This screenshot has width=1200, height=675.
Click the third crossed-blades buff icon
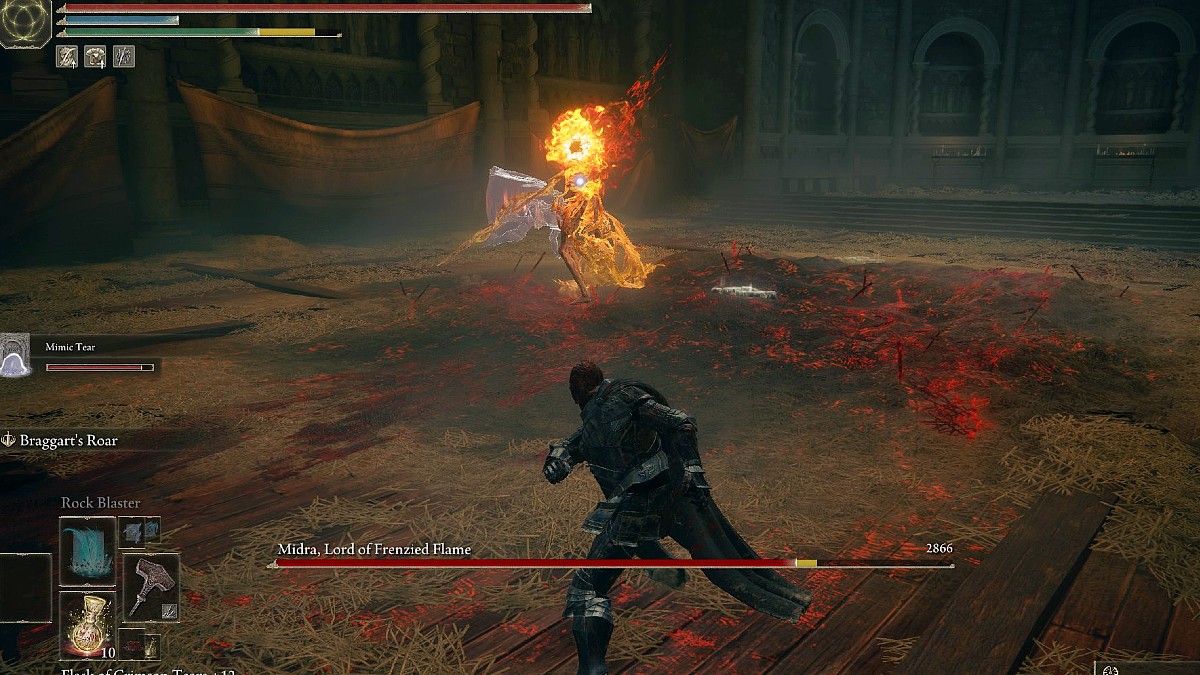pos(123,57)
